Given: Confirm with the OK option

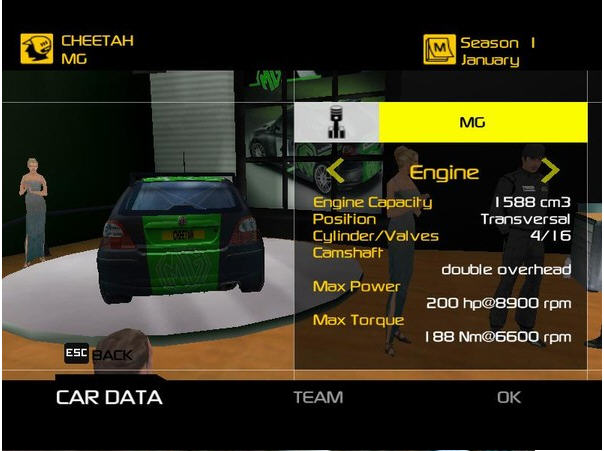Looking at the screenshot, I should [x=509, y=398].
